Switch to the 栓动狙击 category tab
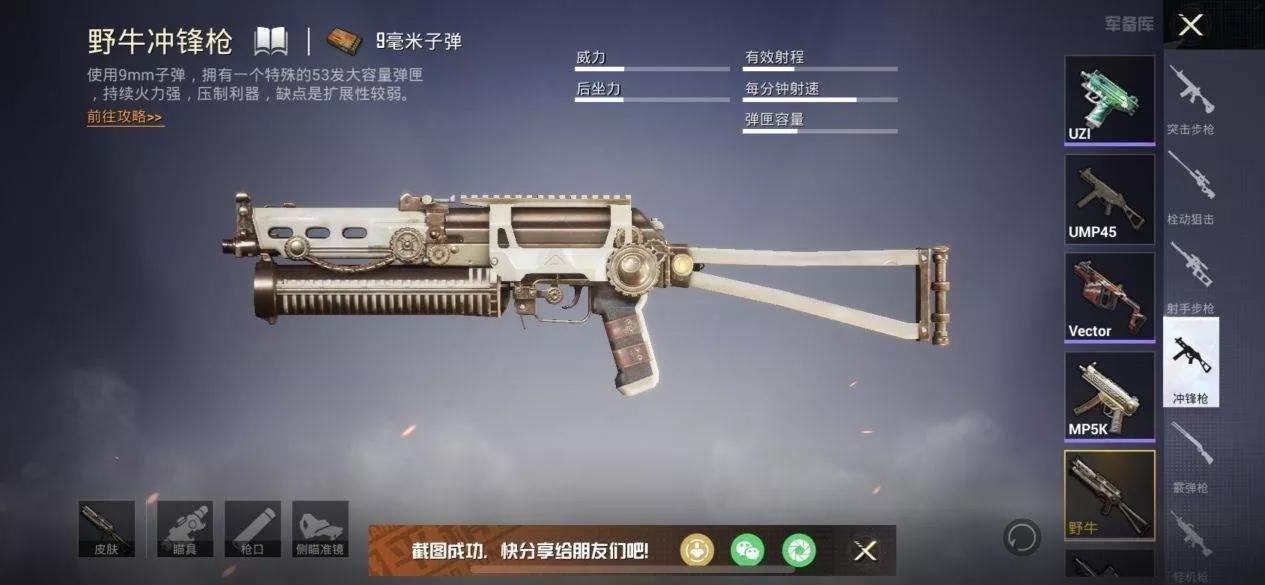The width and height of the screenshot is (1265, 585). (x=1191, y=189)
